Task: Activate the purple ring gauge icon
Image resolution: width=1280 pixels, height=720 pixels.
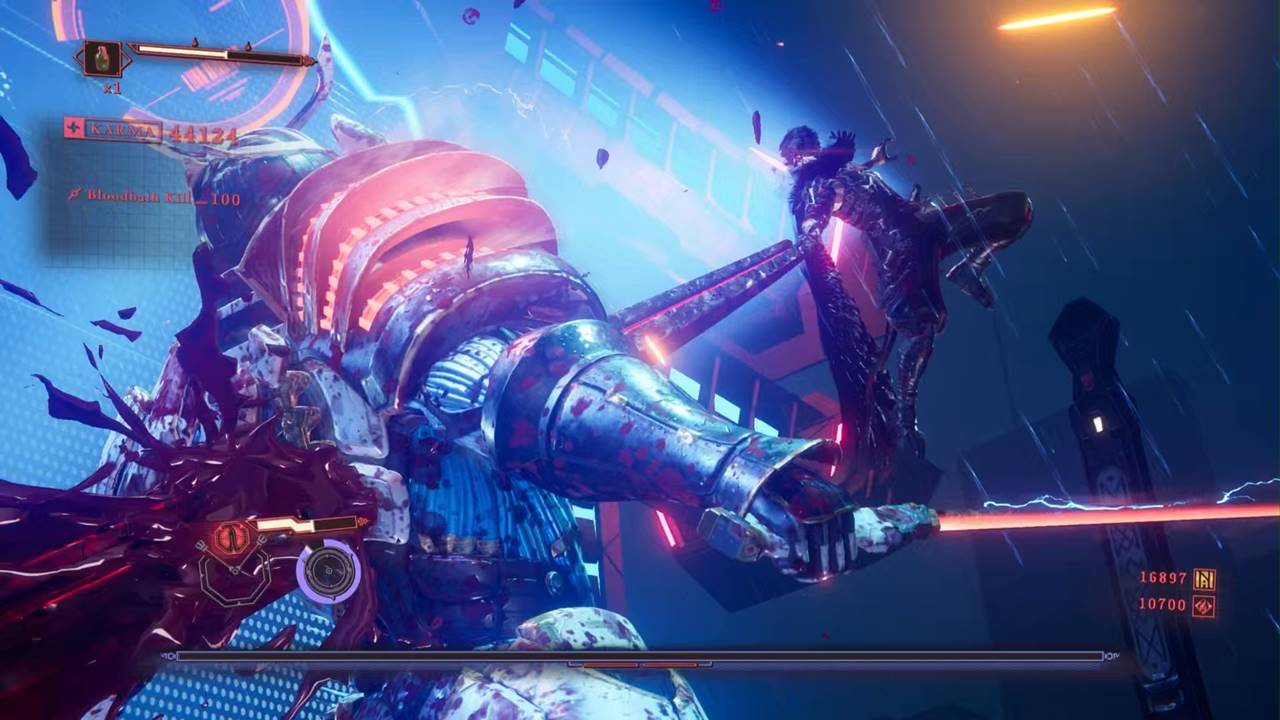Action: tap(328, 572)
